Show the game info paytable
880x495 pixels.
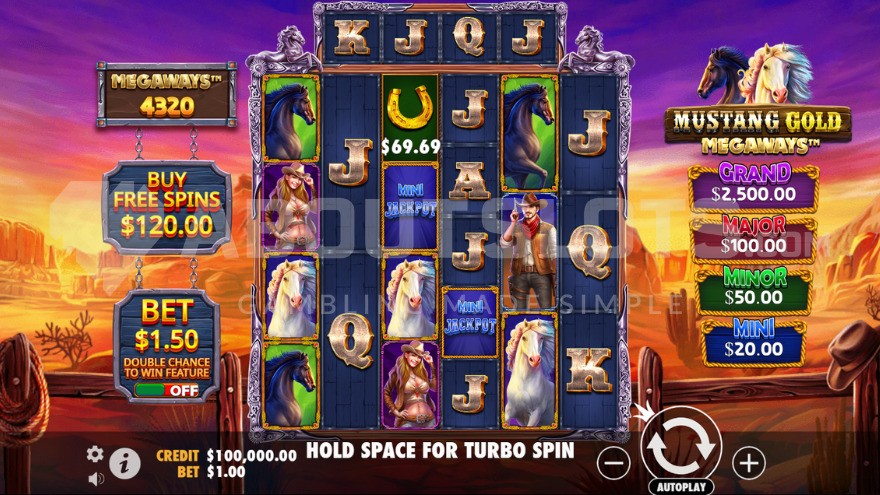click(x=125, y=462)
